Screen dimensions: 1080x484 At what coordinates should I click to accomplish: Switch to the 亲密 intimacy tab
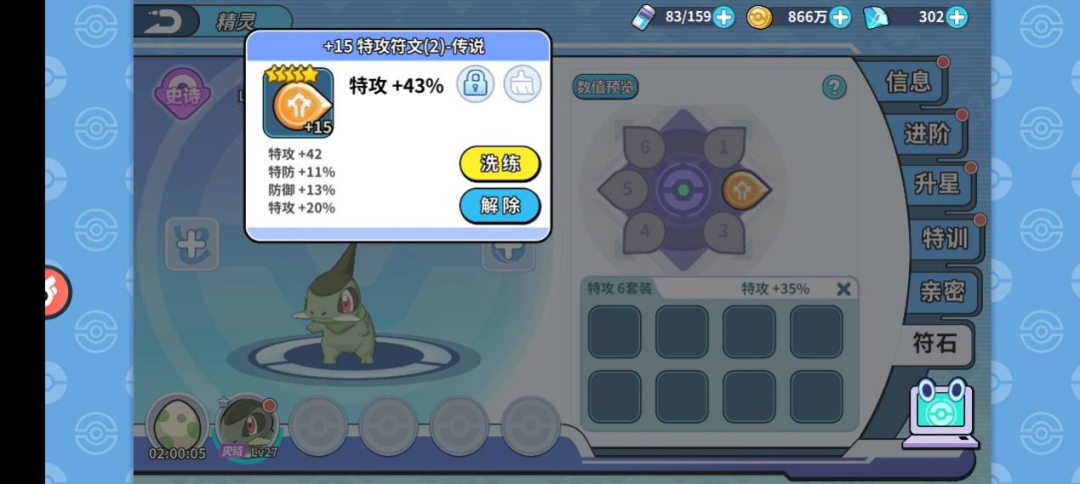(x=942, y=291)
